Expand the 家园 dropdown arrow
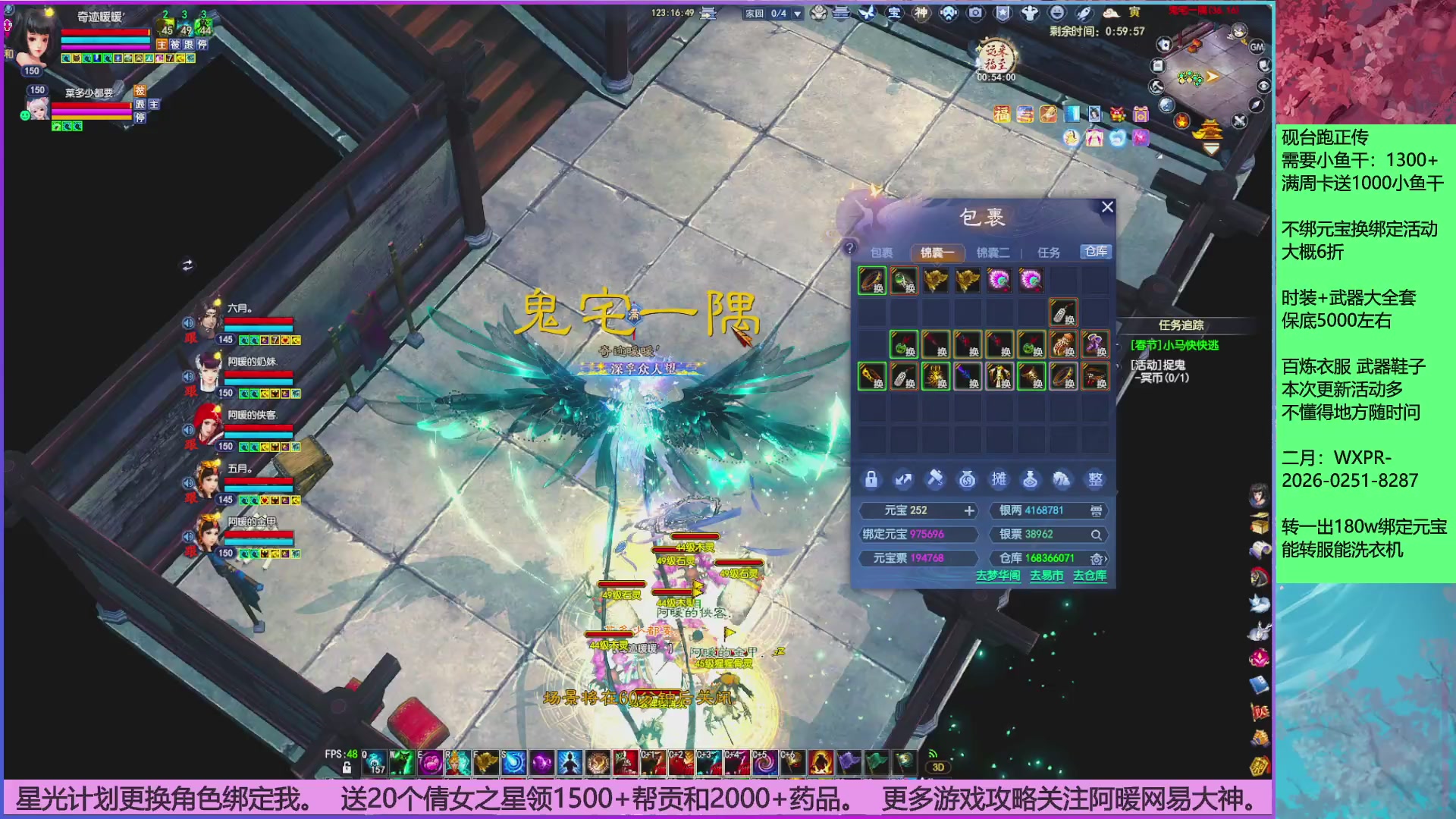The height and width of the screenshot is (819, 1456). (x=796, y=13)
